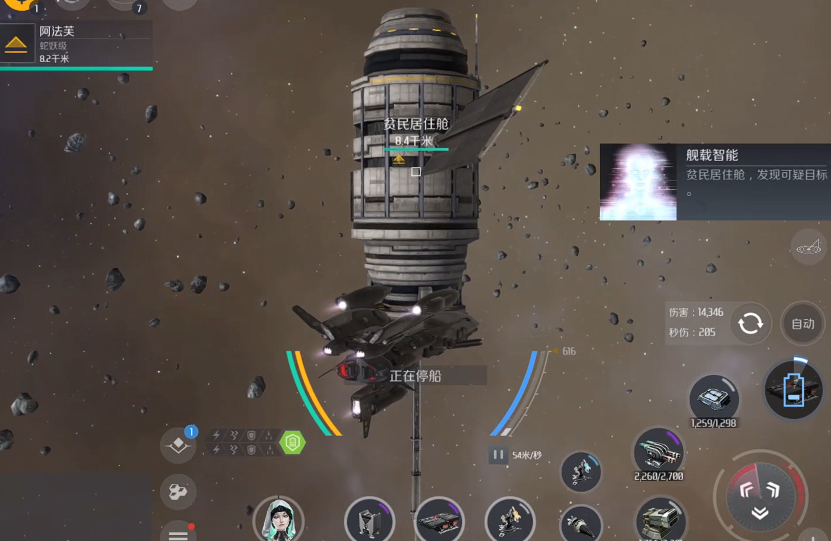Open the hamburger menu with red dot

(x=178, y=531)
